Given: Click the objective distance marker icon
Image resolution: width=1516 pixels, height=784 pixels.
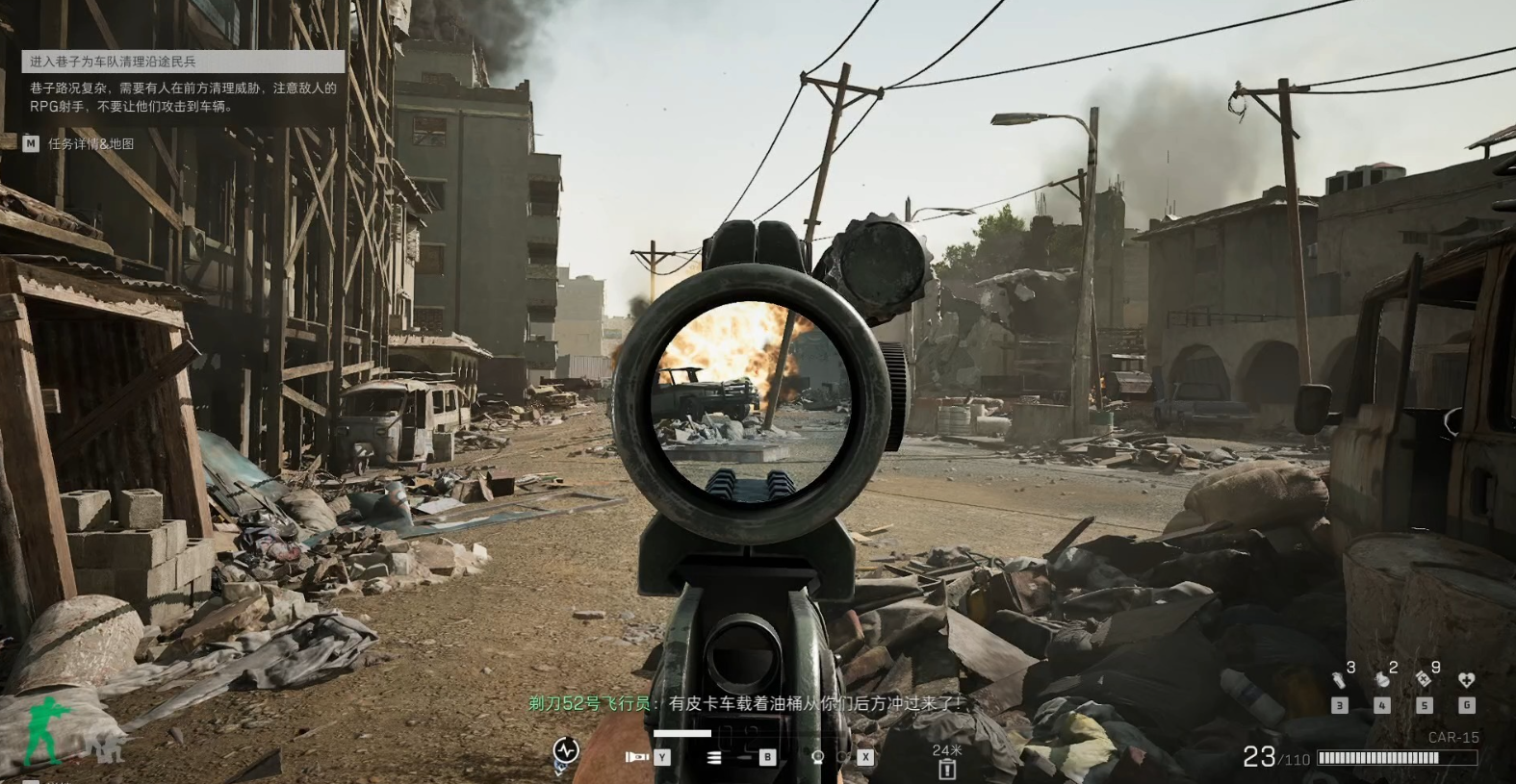Looking at the screenshot, I should 947,768.
